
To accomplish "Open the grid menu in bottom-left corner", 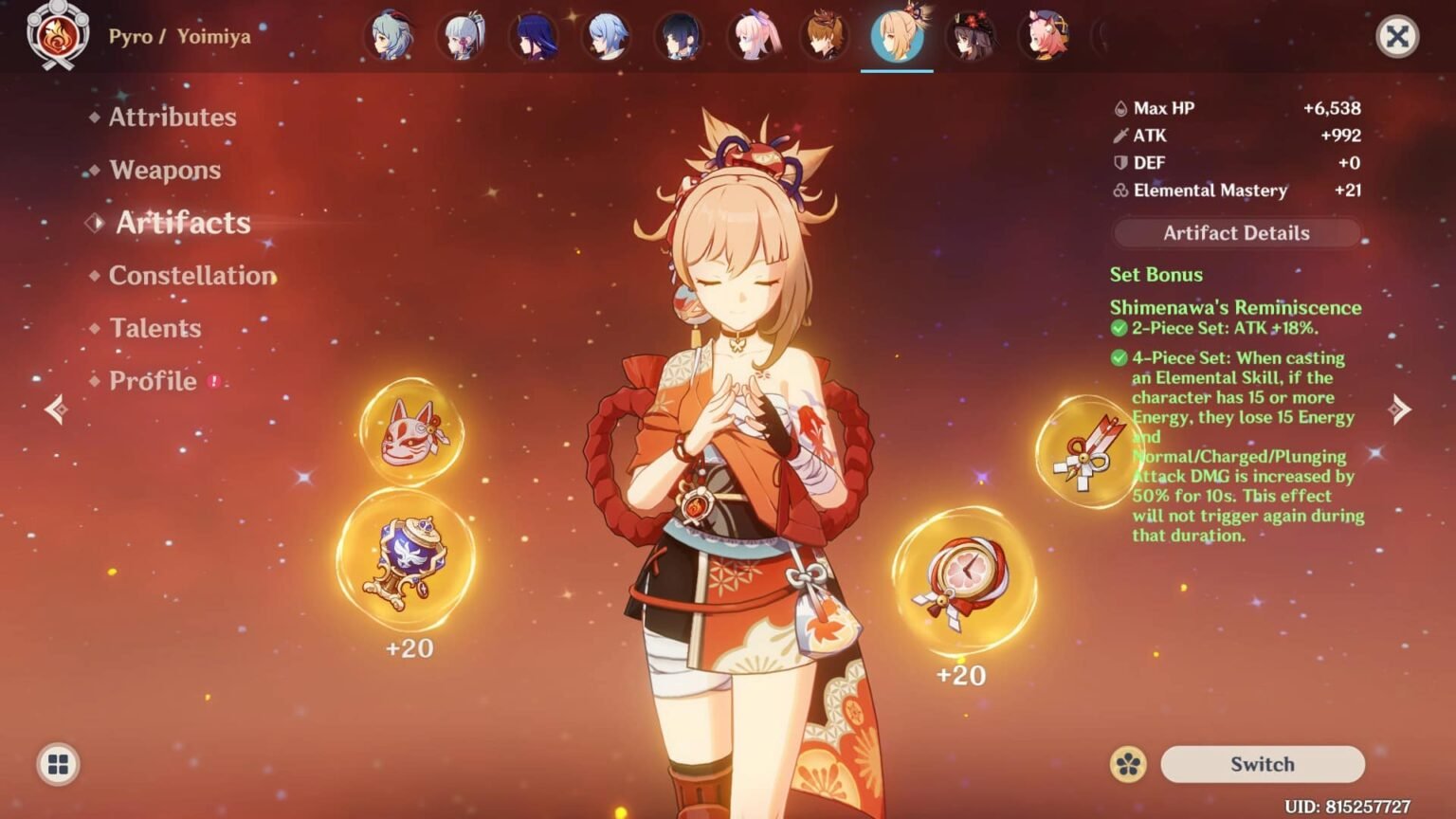I will pos(58,764).
